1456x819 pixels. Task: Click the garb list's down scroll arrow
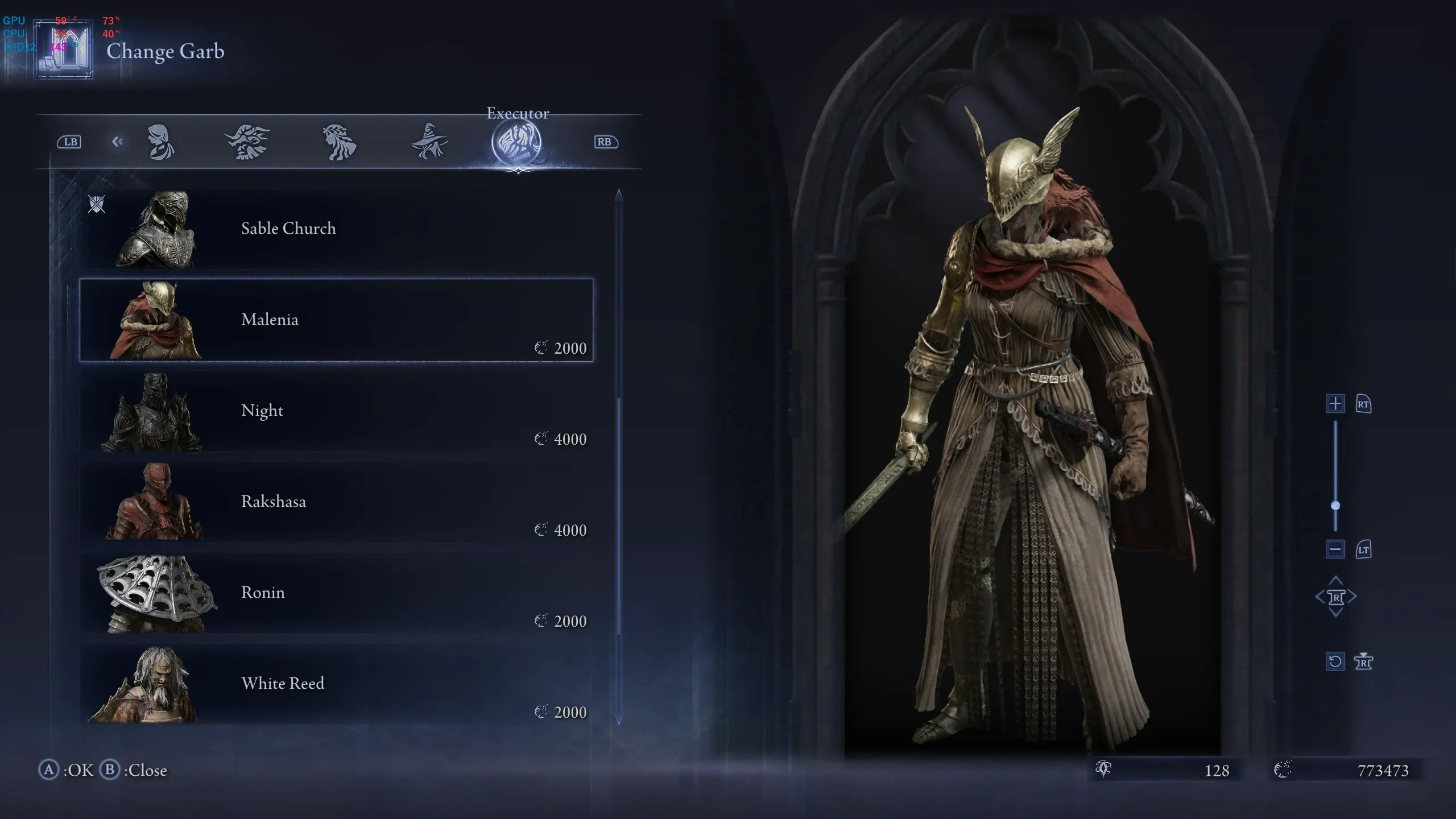[619, 720]
